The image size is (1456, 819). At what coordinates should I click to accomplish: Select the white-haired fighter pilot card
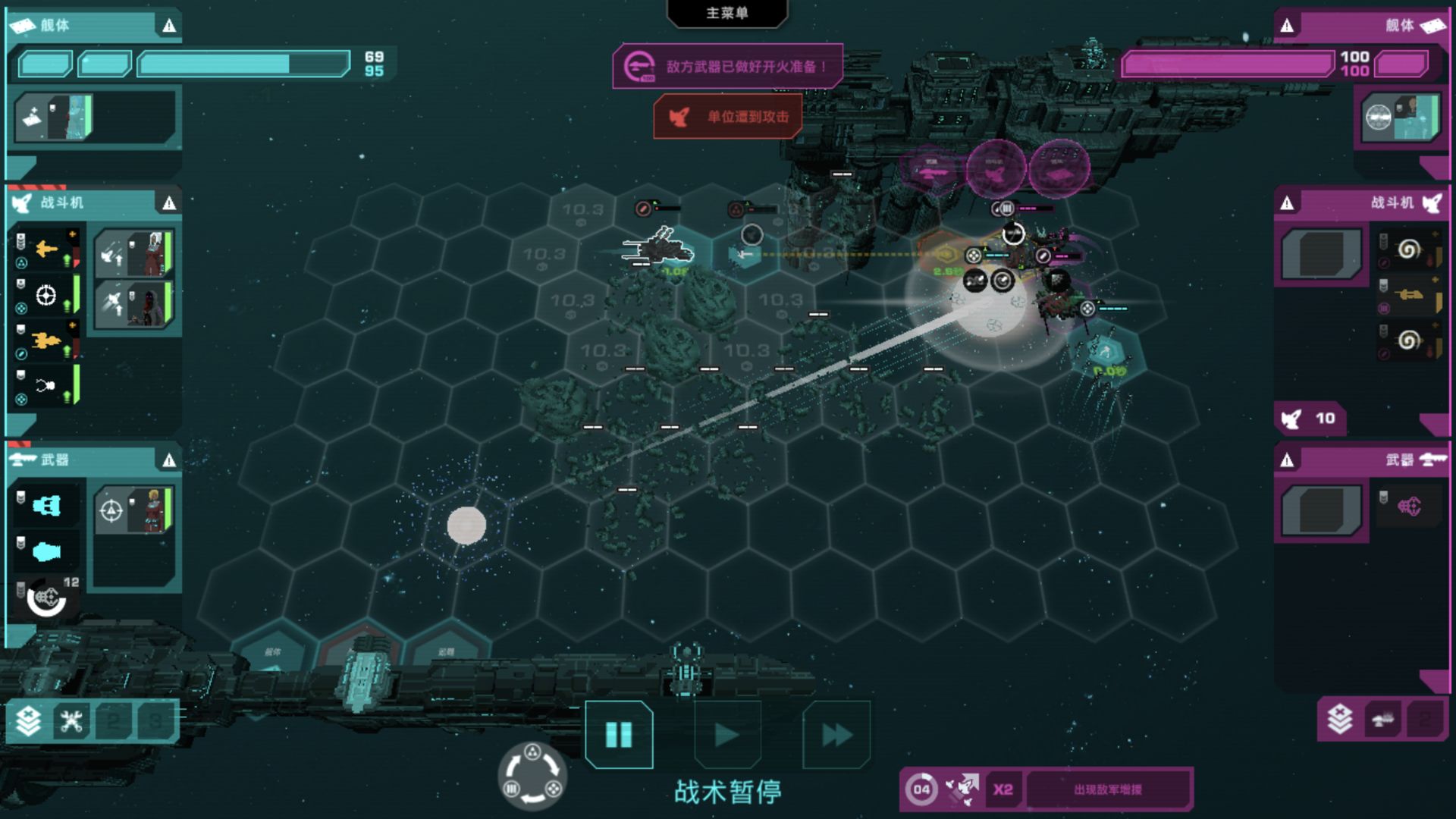[135, 254]
